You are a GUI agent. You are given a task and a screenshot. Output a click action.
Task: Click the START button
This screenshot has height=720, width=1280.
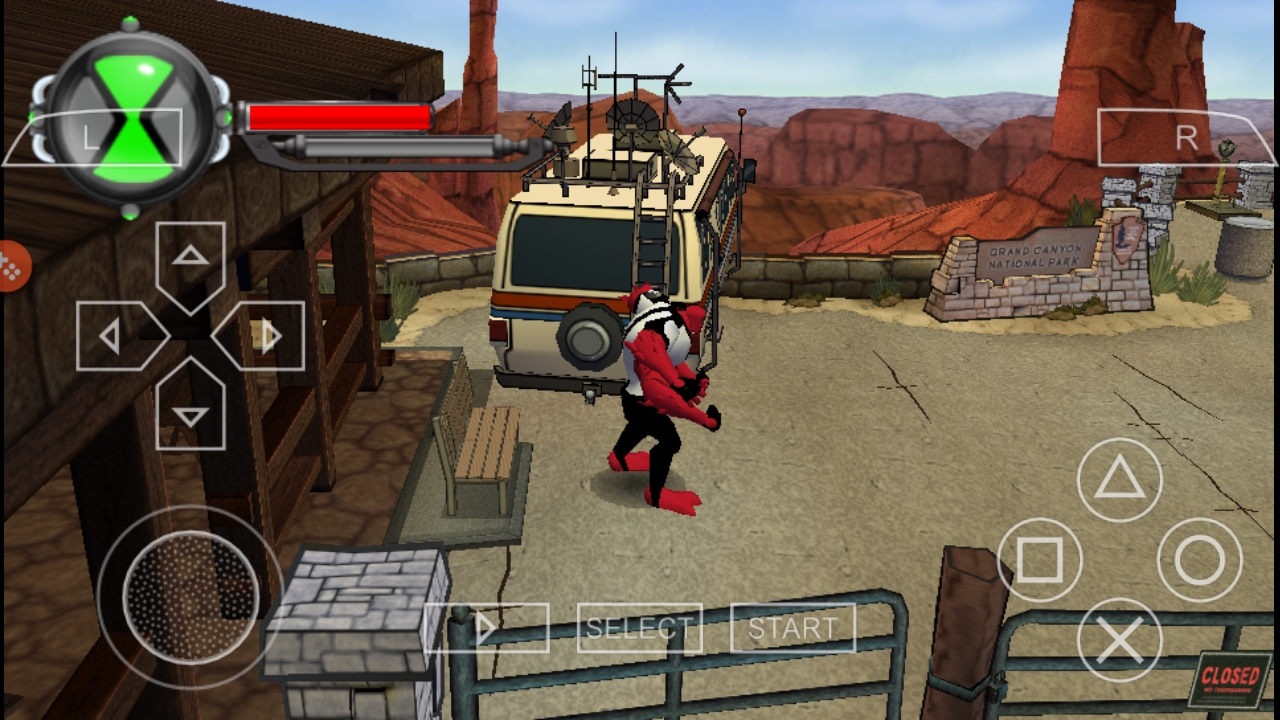coord(793,628)
